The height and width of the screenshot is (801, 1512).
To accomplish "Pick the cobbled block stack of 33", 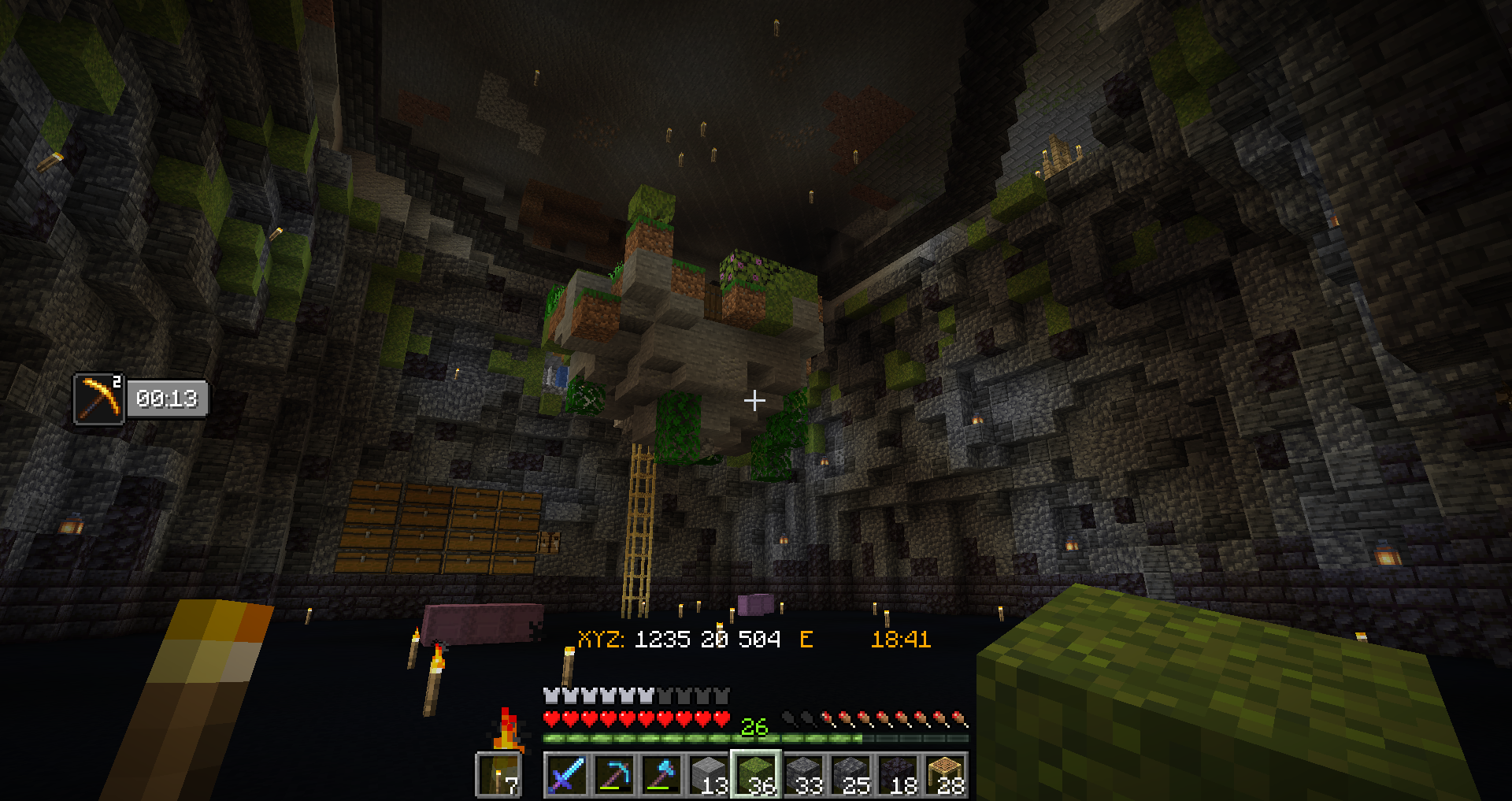I will pyautogui.click(x=803, y=775).
